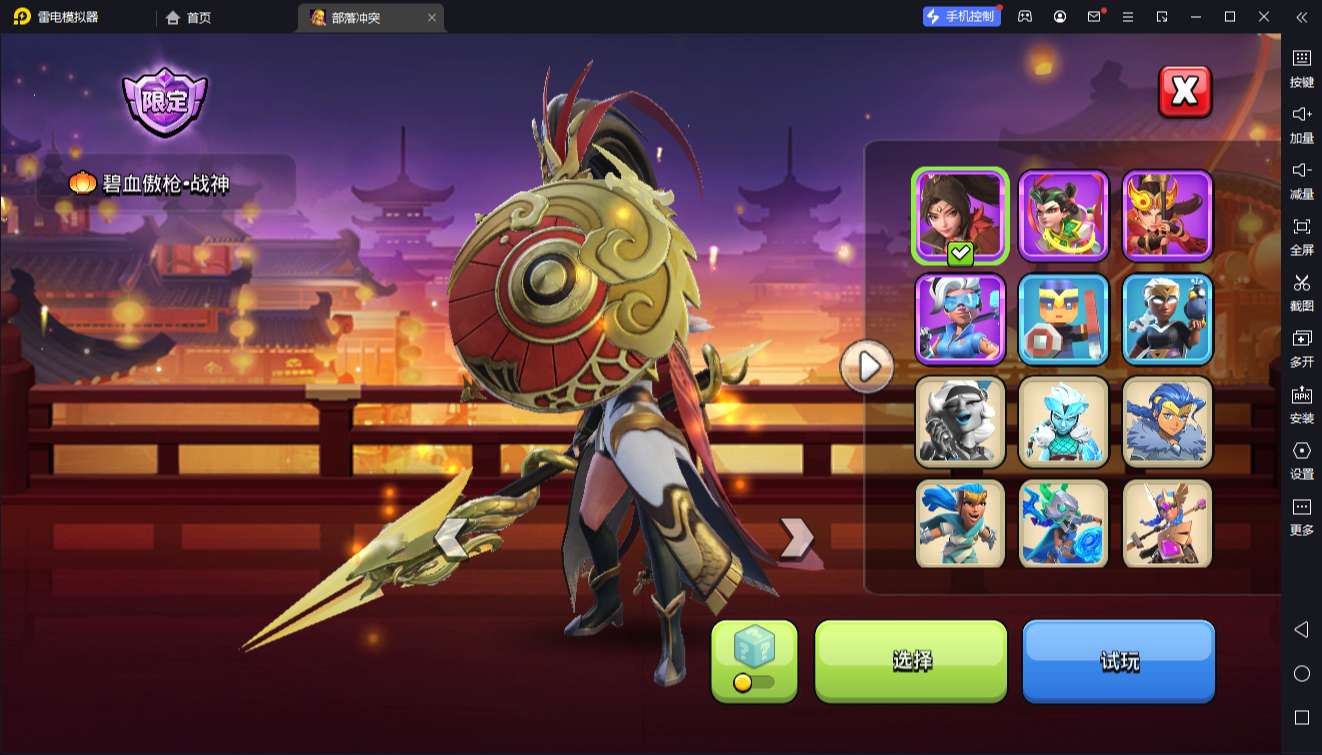
Task: Take a screenshot with the emulator 截图 tool
Action: tap(1301, 290)
